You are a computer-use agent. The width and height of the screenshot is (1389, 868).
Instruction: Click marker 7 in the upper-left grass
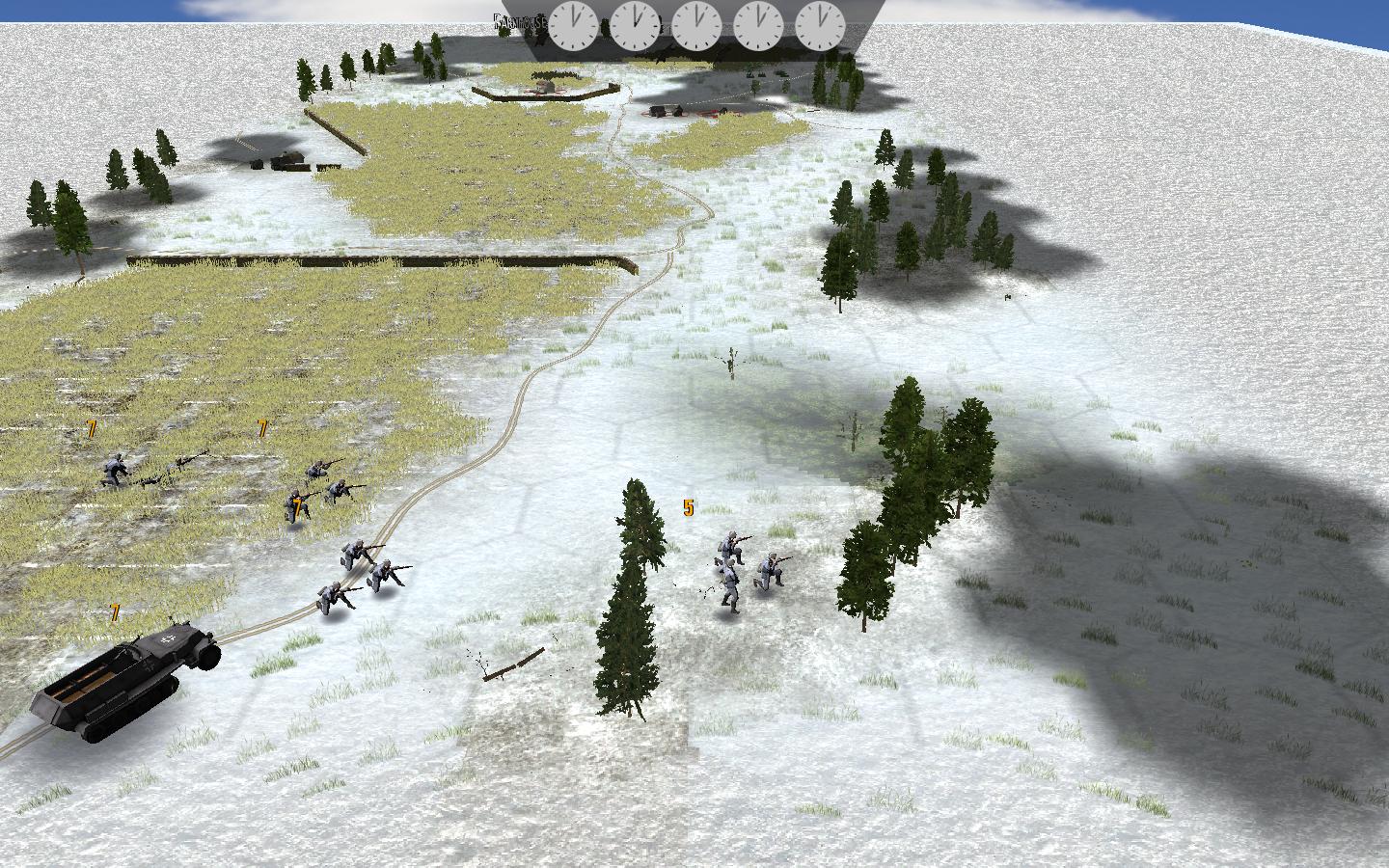(90, 427)
